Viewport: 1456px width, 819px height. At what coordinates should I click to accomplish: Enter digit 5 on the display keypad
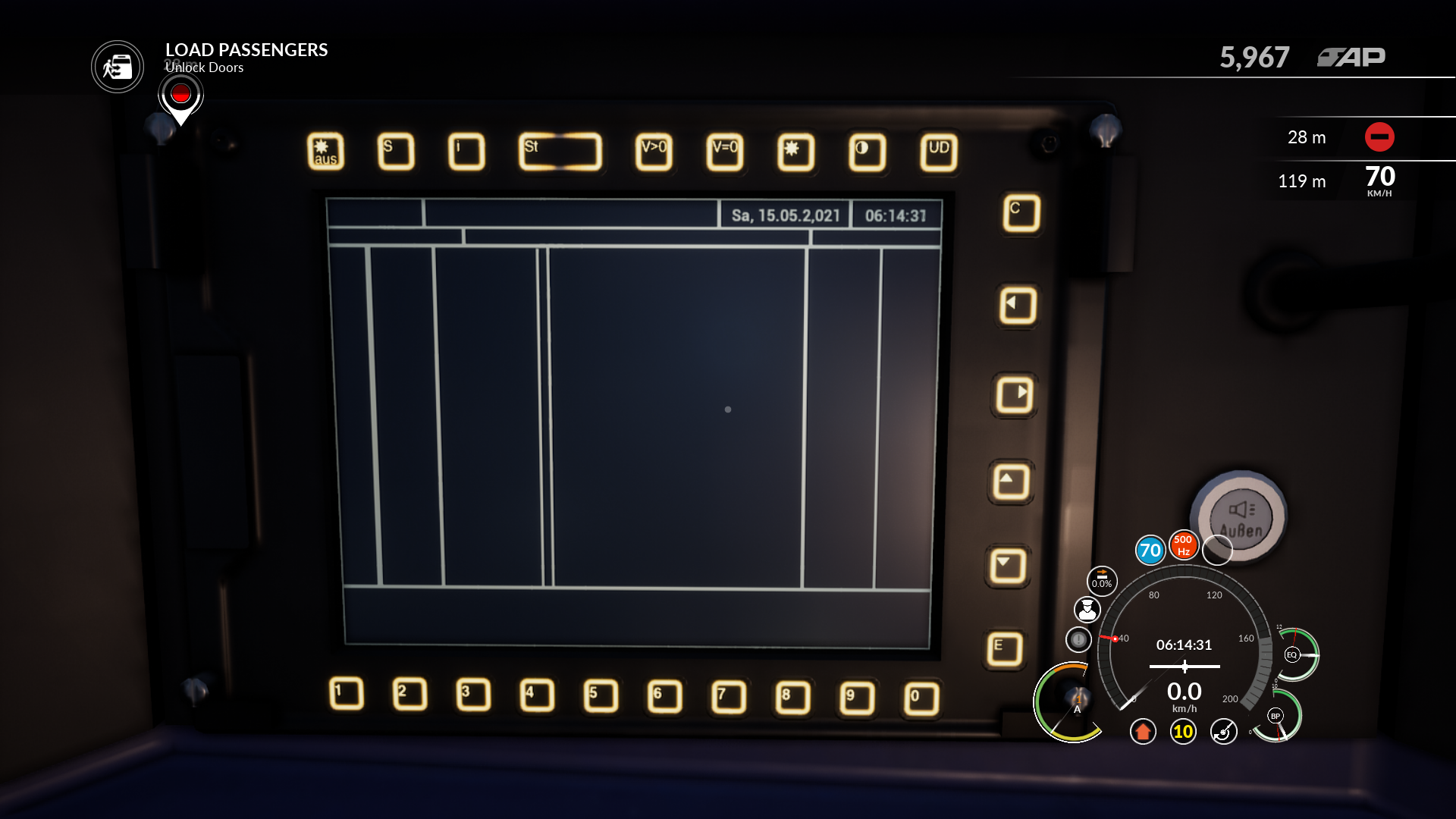pyautogui.click(x=601, y=695)
